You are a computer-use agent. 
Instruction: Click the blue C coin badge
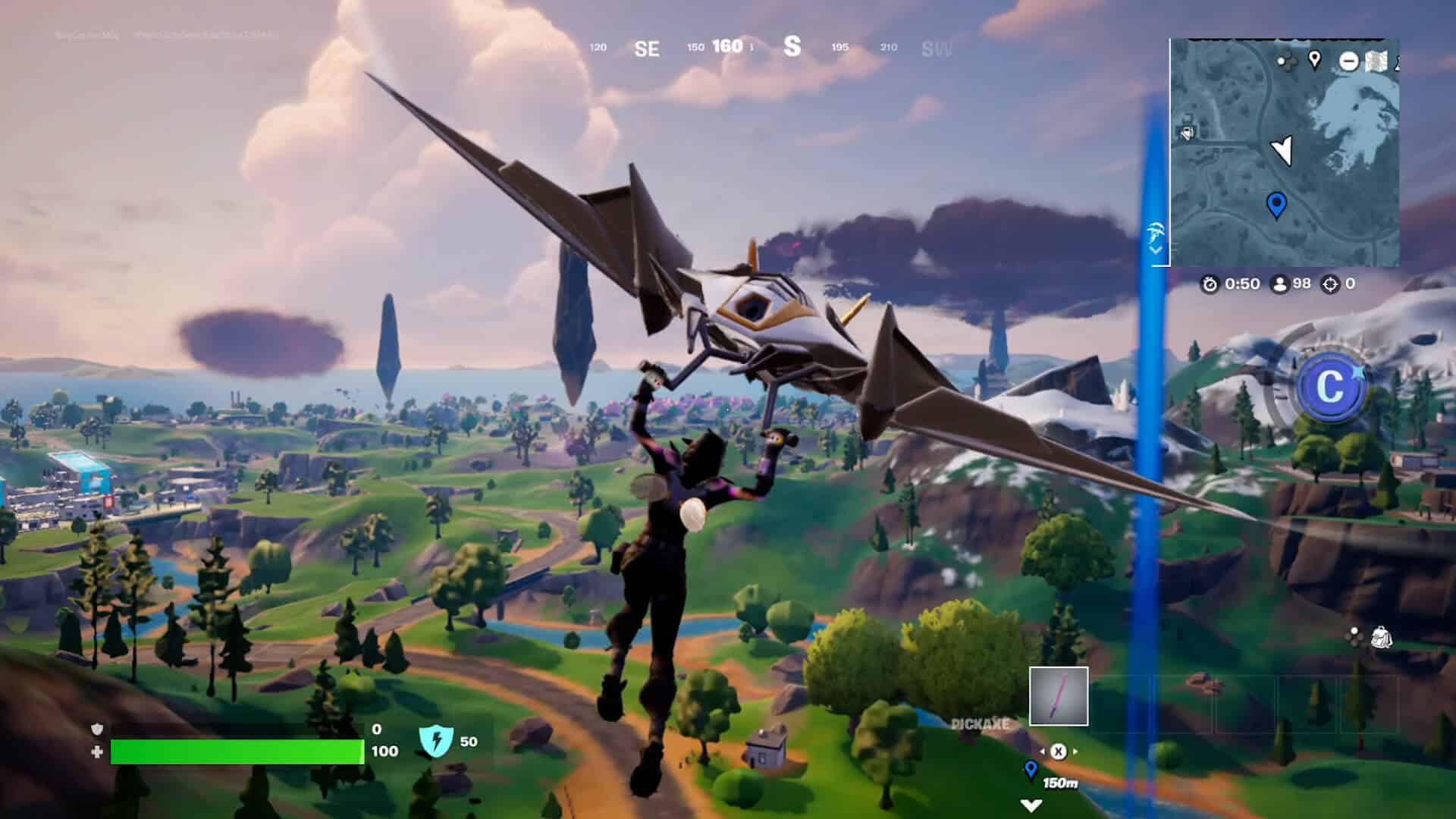click(1330, 388)
